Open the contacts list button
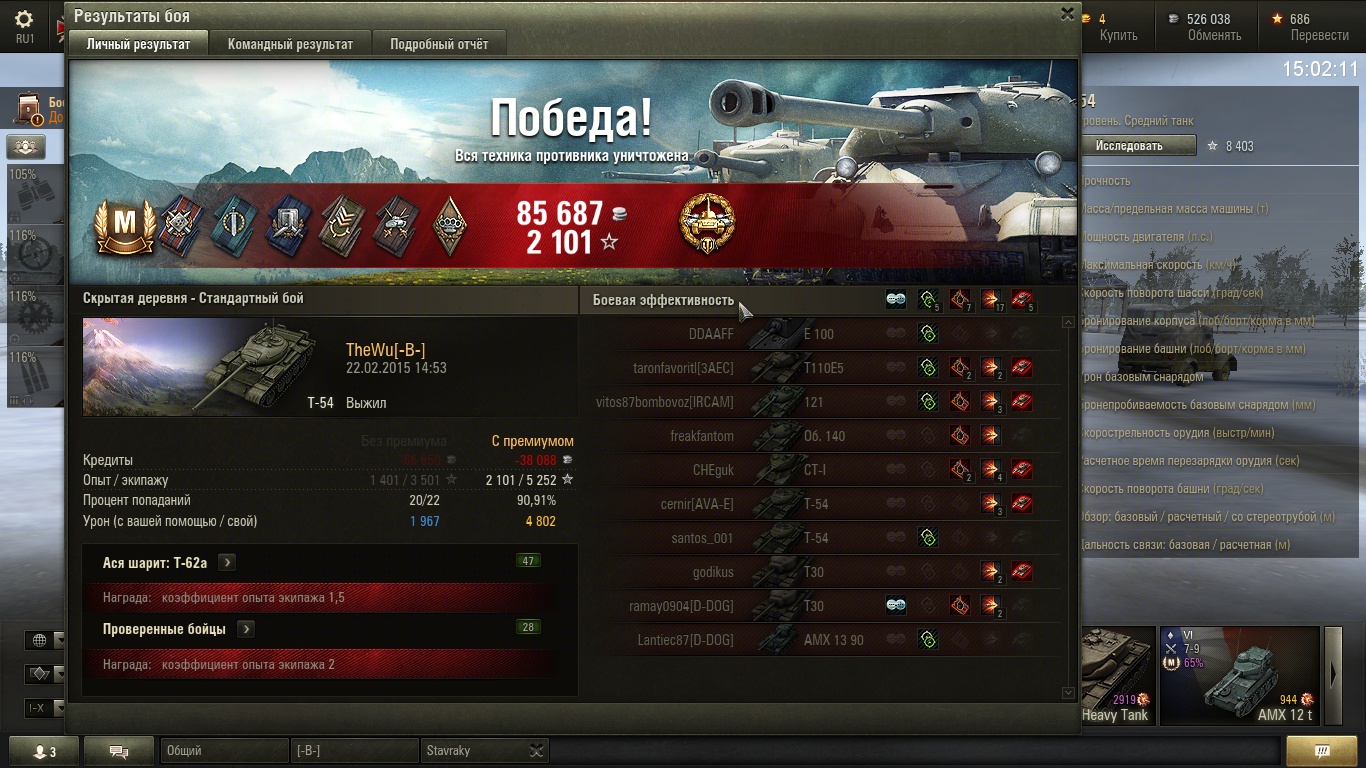Viewport: 1366px width, 768px height. point(43,751)
